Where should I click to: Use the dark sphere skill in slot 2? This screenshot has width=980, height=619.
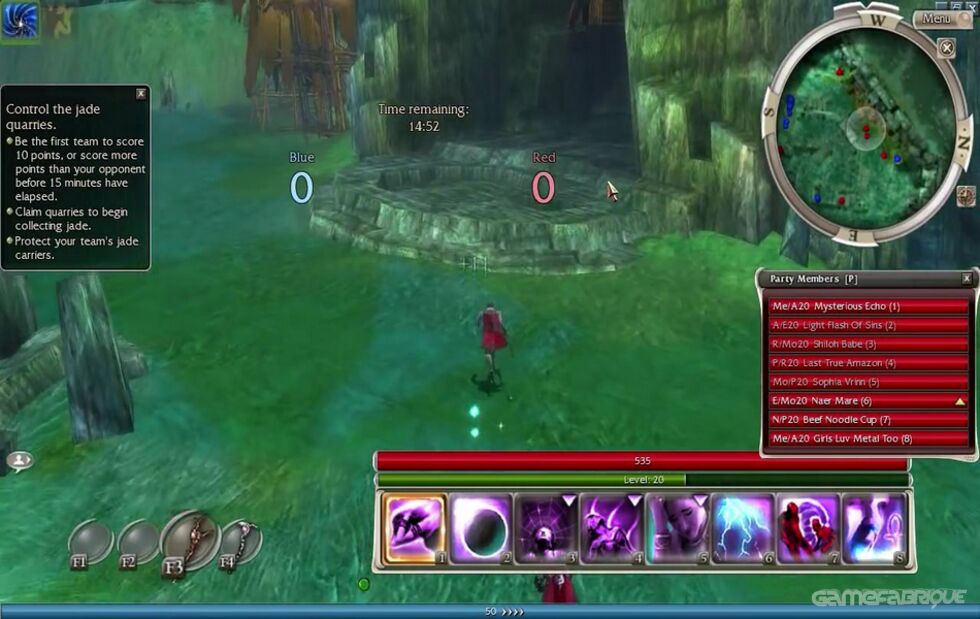click(480, 528)
